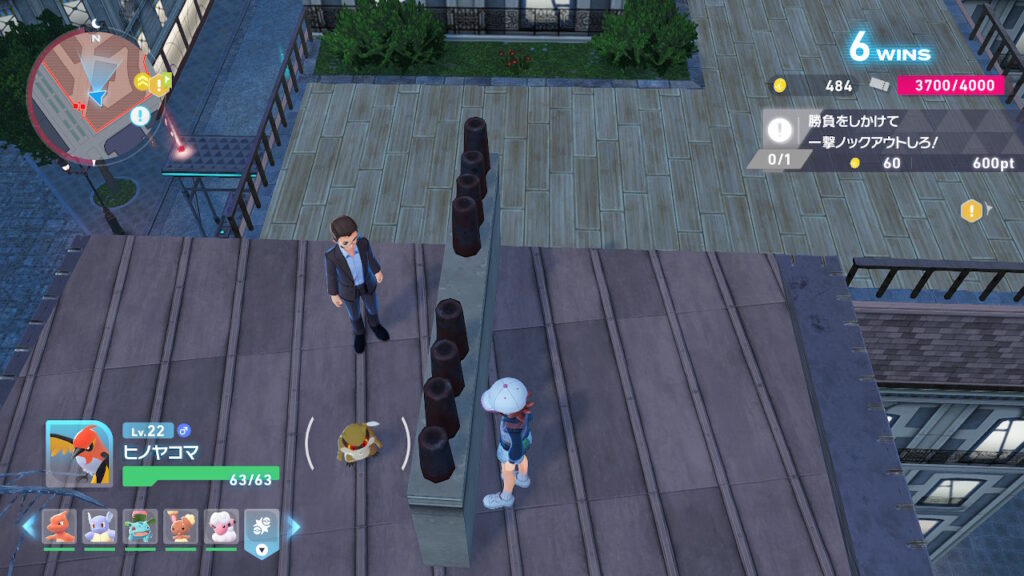Image resolution: width=1024 pixels, height=576 pixels.
Task: Switch to Flaaffy in the party bar
Action: pos(221,526)
